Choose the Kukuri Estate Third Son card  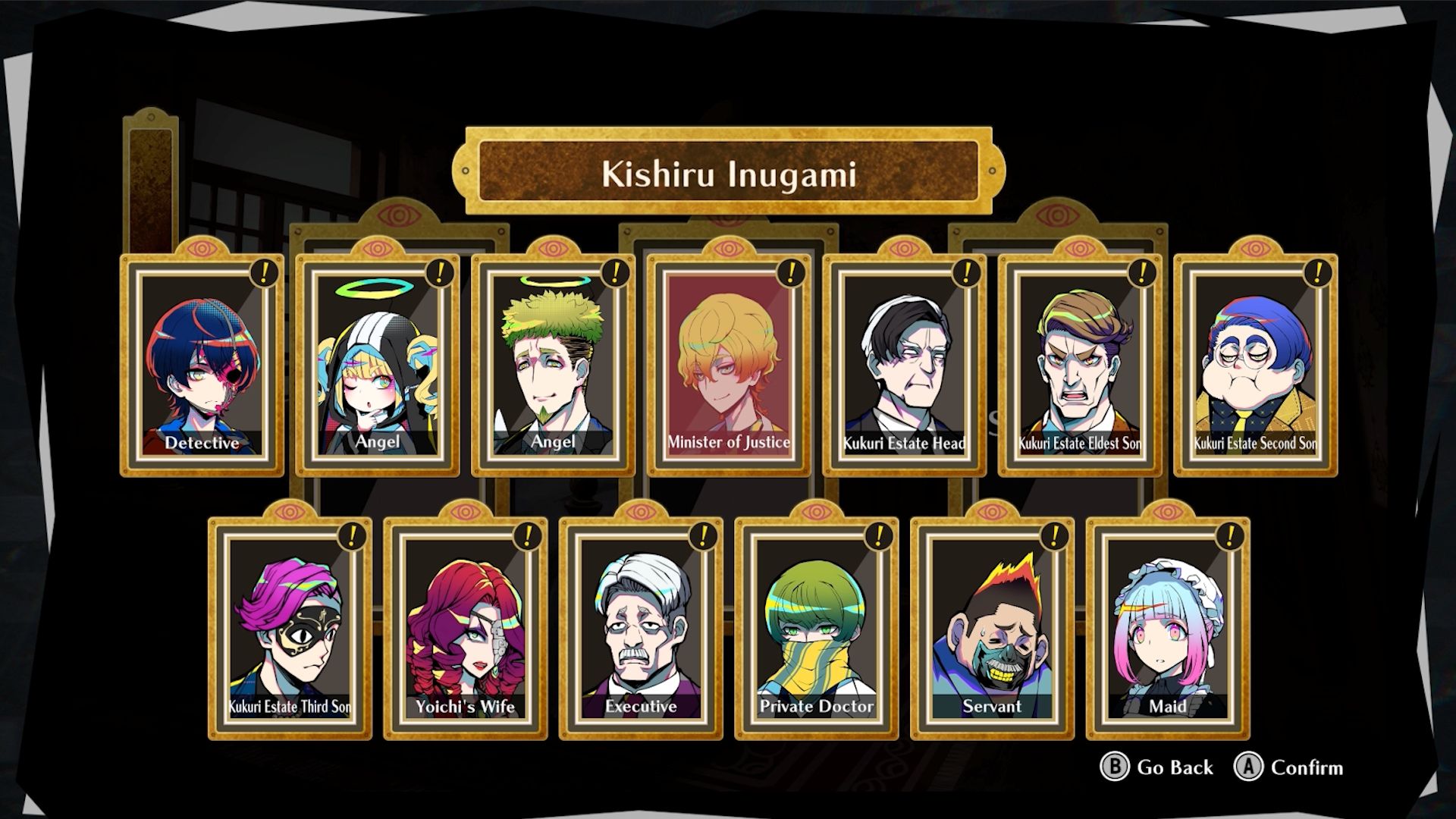(x=290, y=629)
